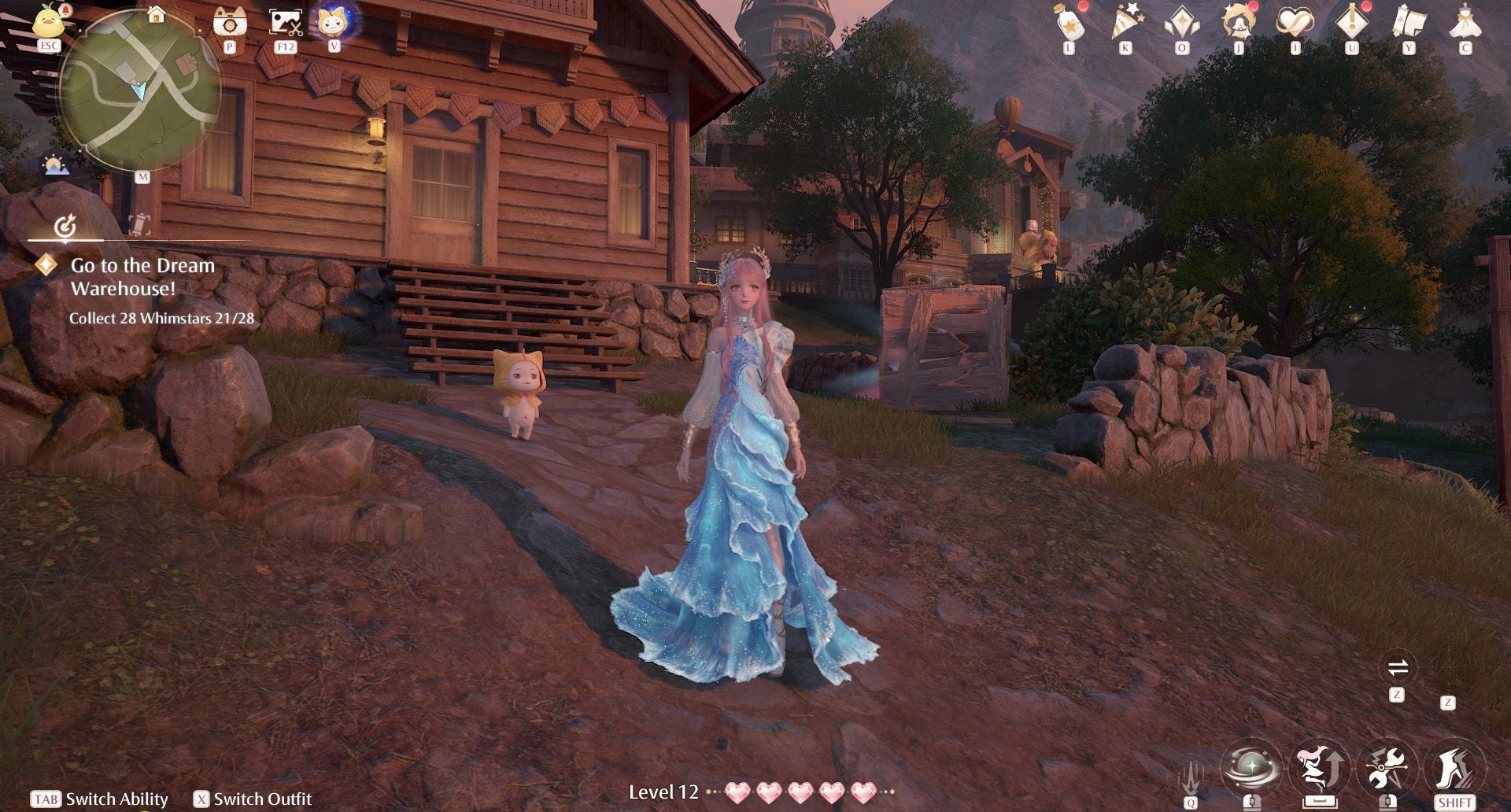Click the screenshot scissors icon
Screen dimensions: 1511x812
point(285,22)
